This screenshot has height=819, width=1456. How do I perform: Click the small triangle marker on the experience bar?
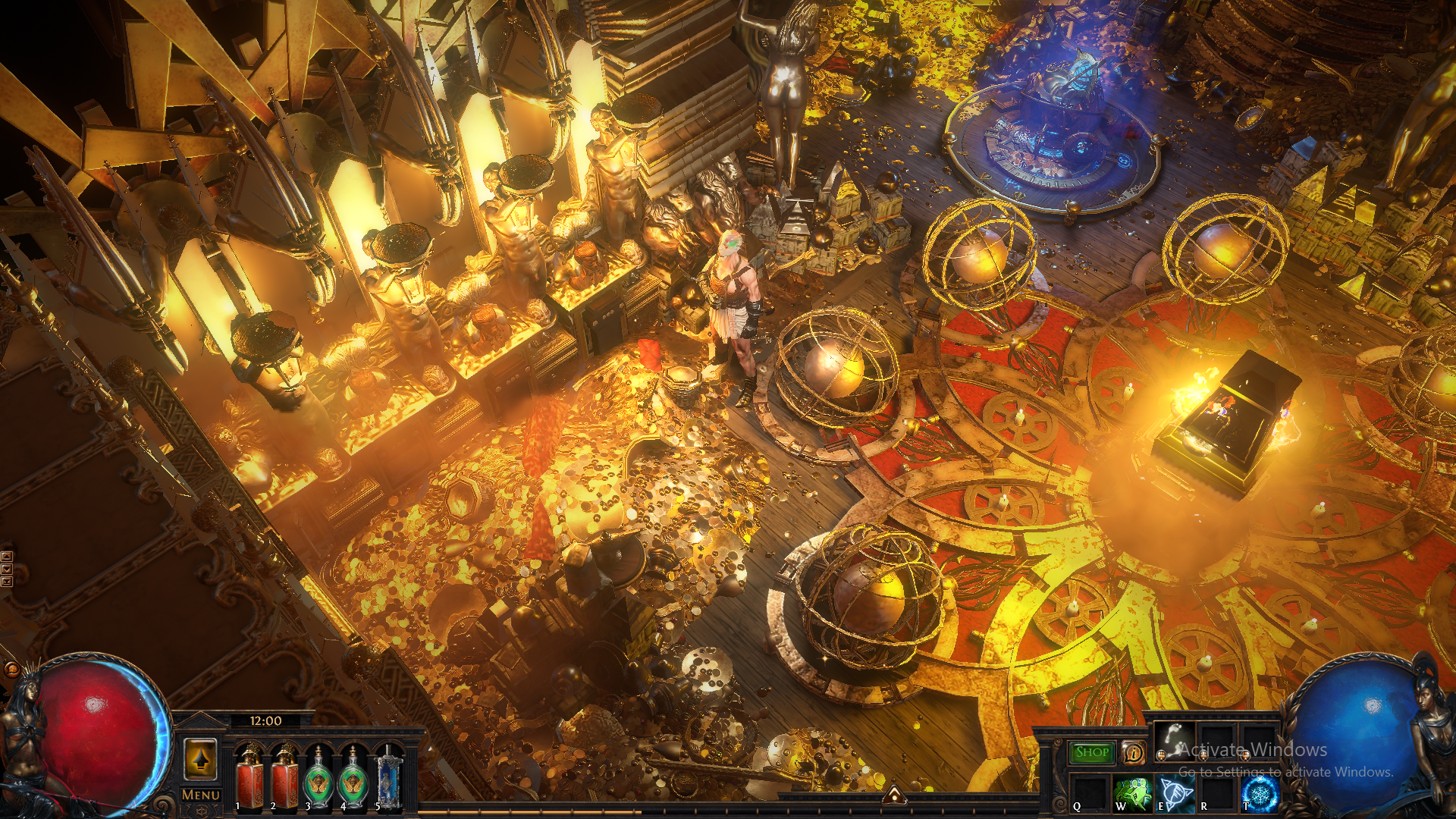[894, 795]
